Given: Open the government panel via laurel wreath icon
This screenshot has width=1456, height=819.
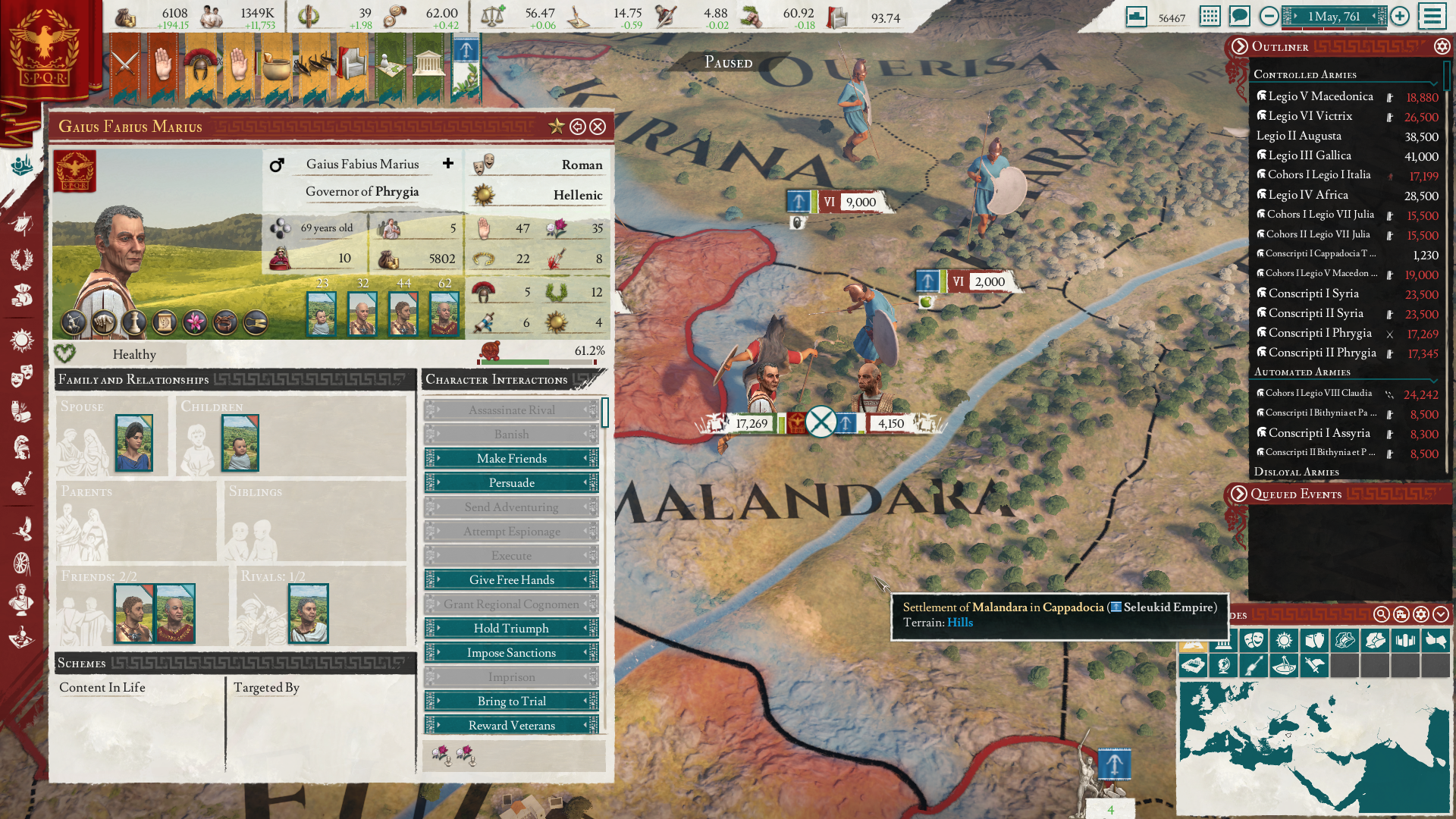Looking at the screenshot, I should coord(21,260).
